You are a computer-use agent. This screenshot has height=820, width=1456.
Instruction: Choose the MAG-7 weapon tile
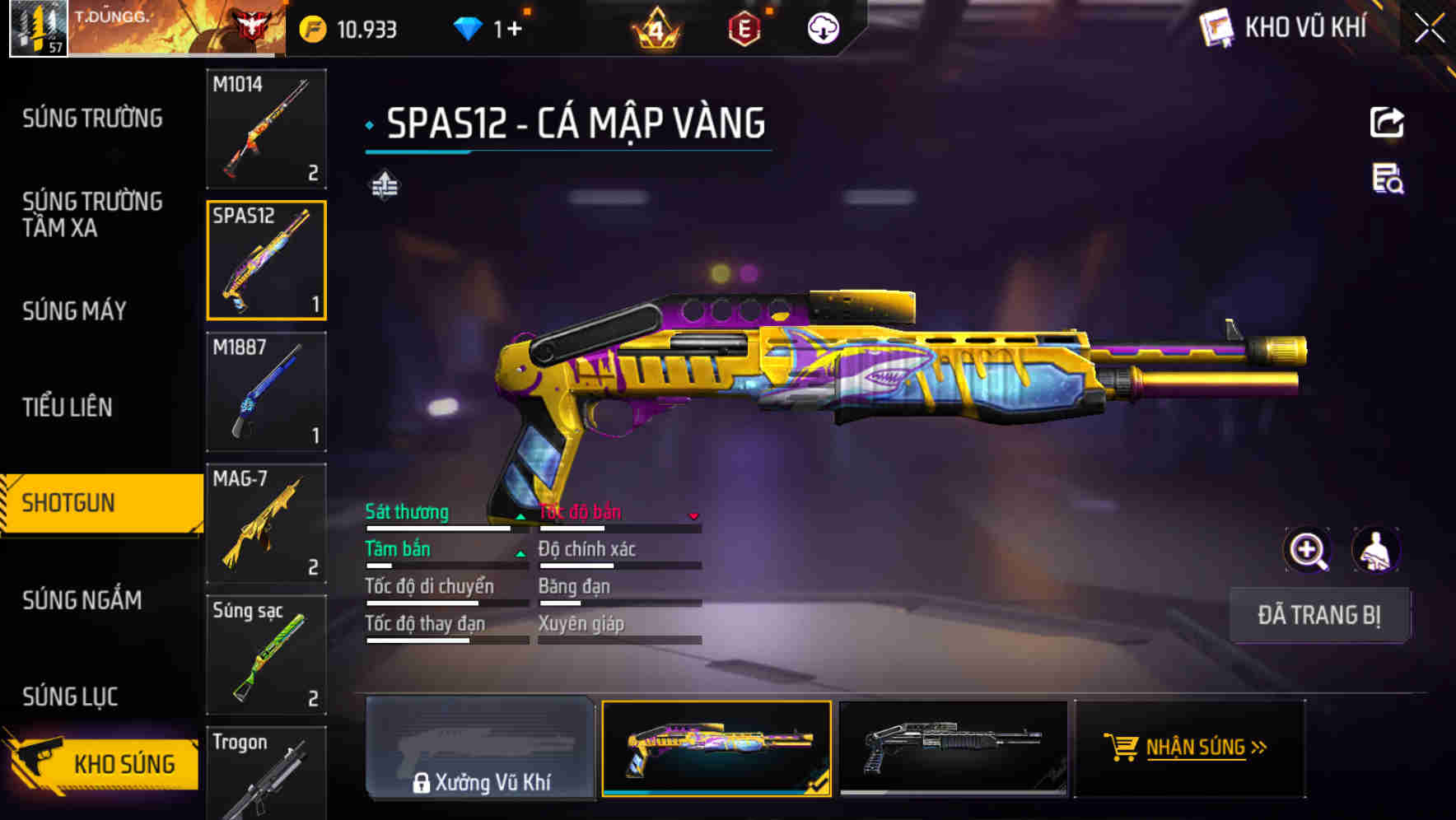click(x=266, y=523)
